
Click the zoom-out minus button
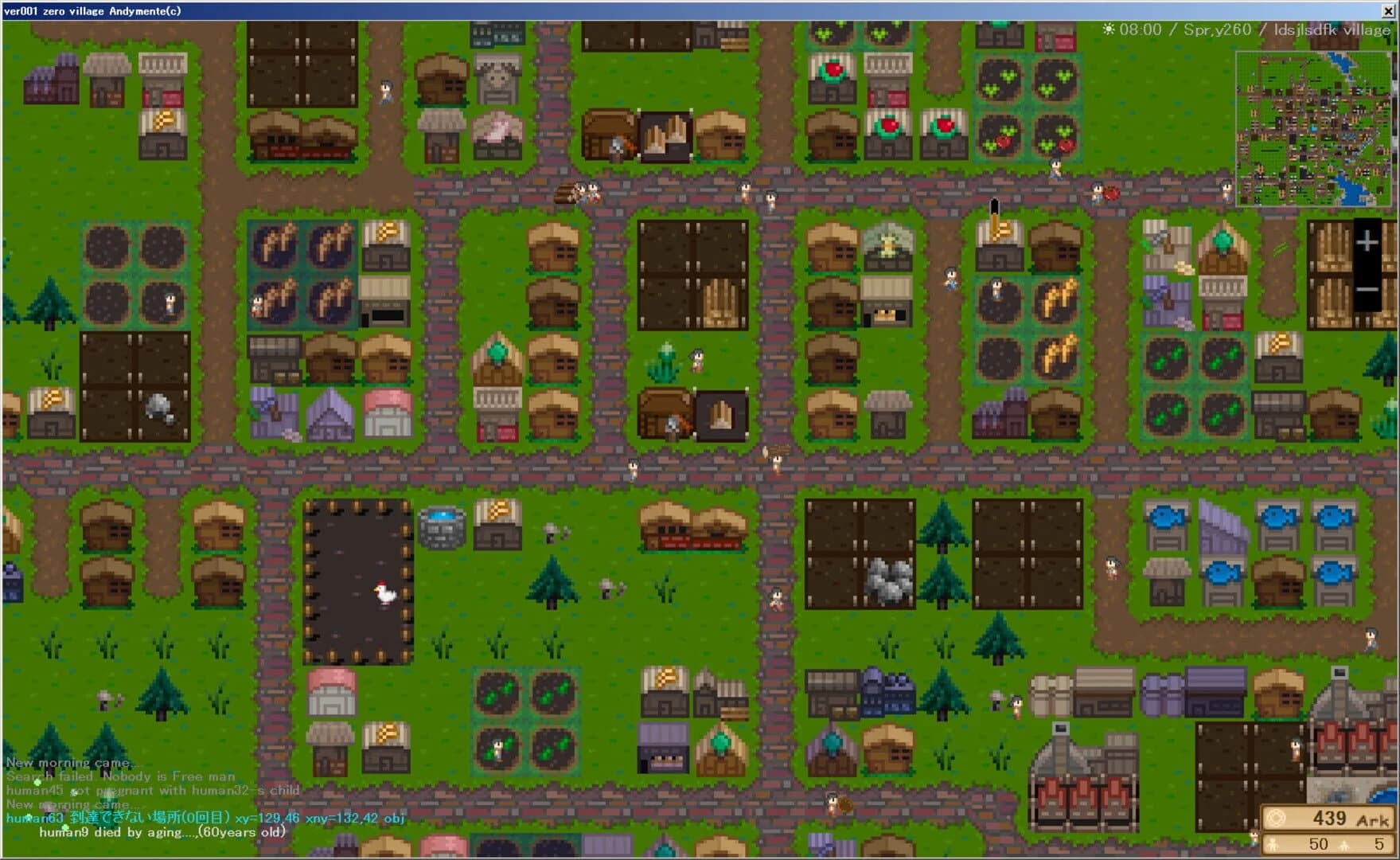1367,289
